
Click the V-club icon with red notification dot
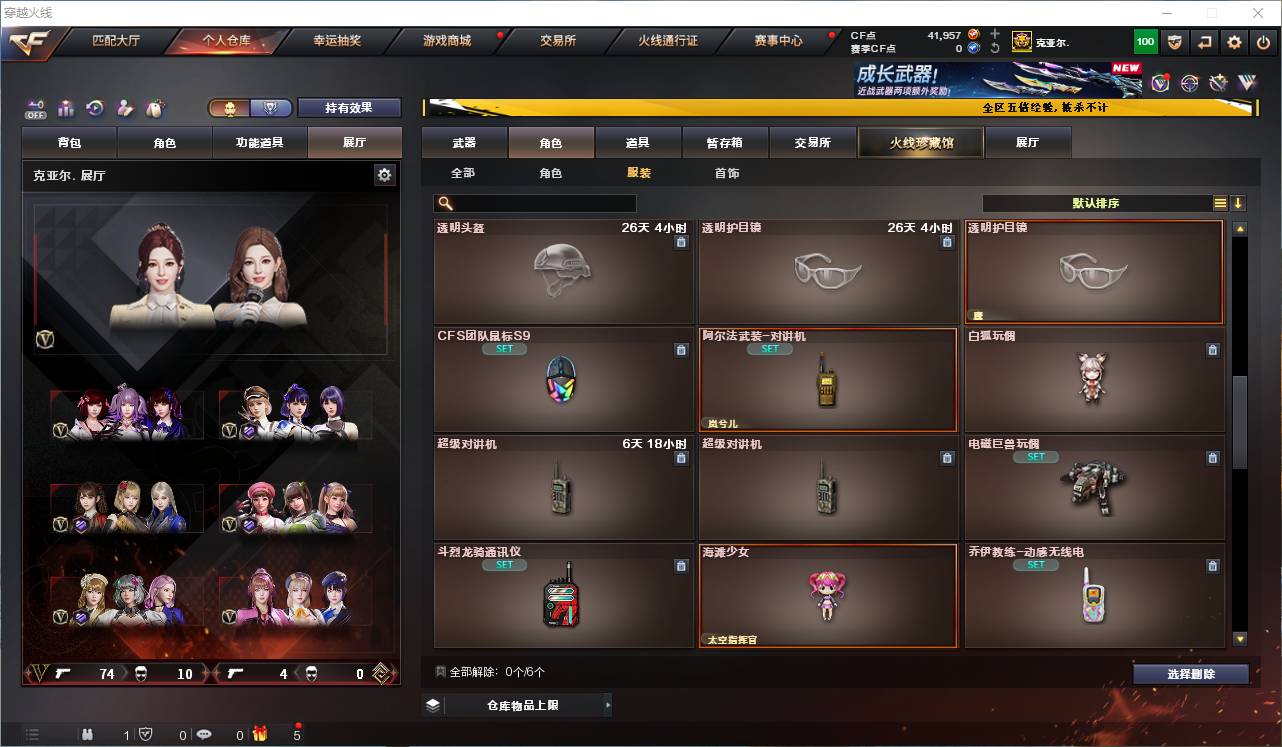[x=1161, y=82]
